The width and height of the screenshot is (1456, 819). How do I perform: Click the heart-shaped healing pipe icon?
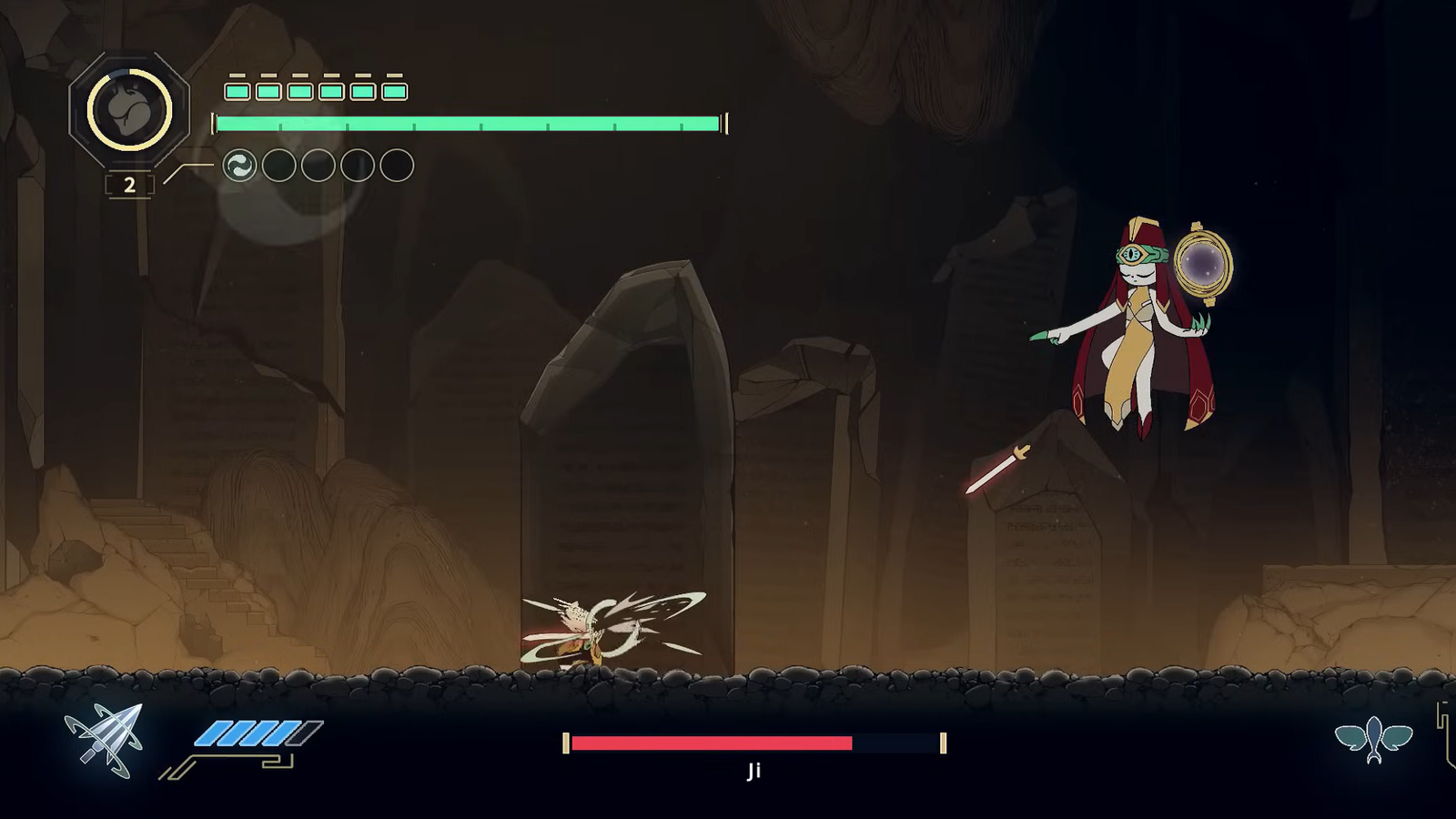[x=129, y=109]
